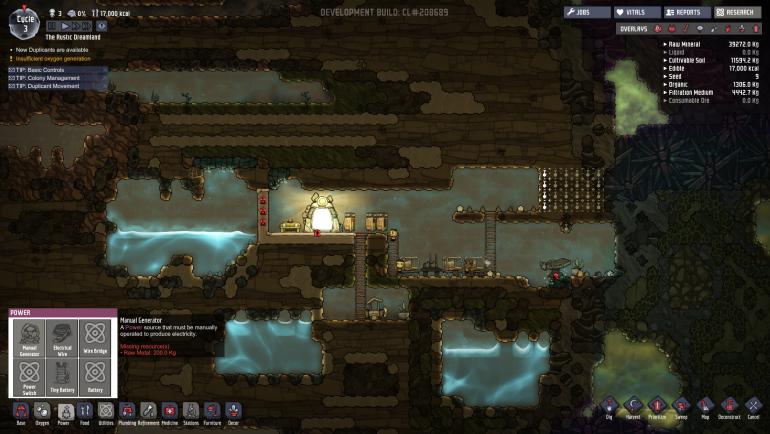Screen dimensions: 770x434
Task: Open the Food build category
Action: (85, 412)
